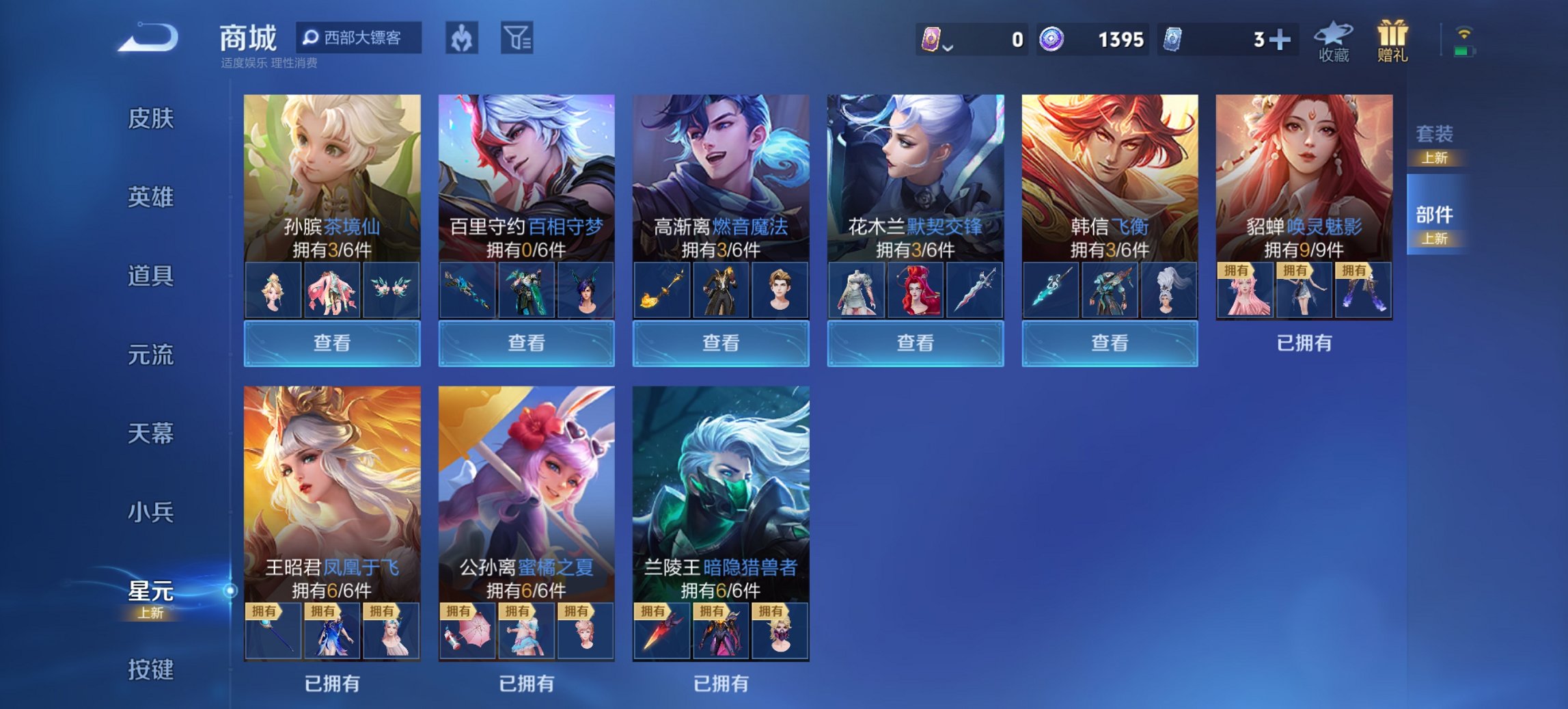Select 天幕 in the left sidebar

tap(152, 433)
